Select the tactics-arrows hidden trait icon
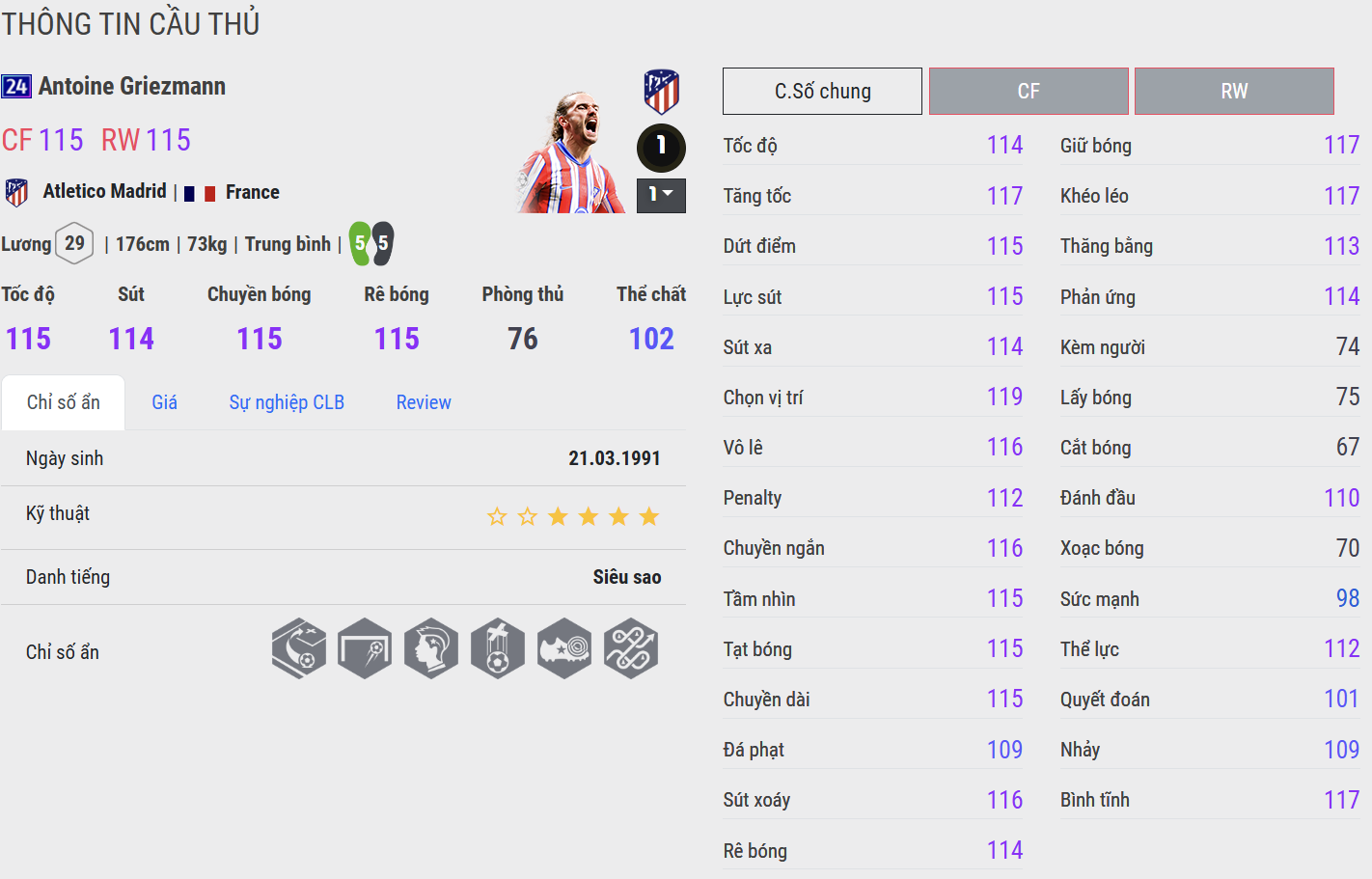 click(x=631, y=648)
